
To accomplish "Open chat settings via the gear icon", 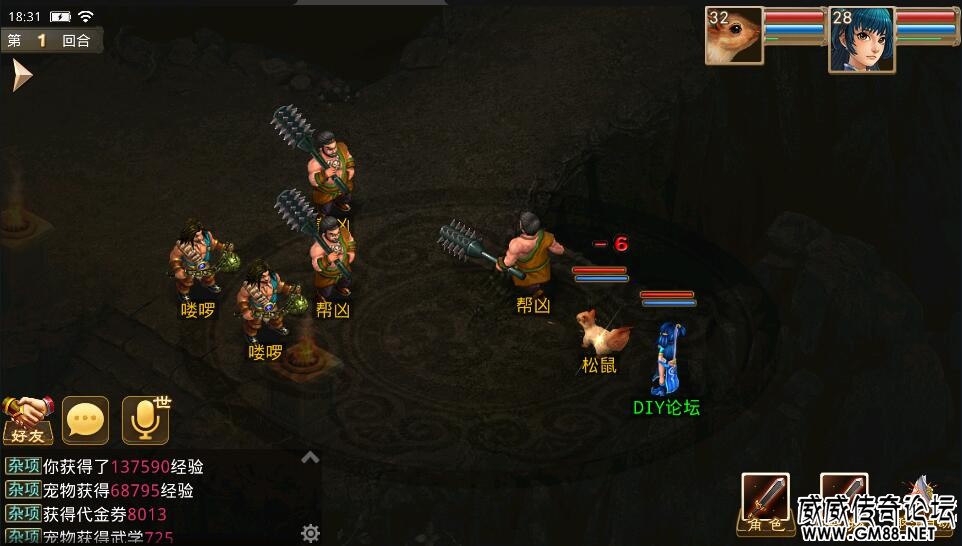I will tap(311, 532).
